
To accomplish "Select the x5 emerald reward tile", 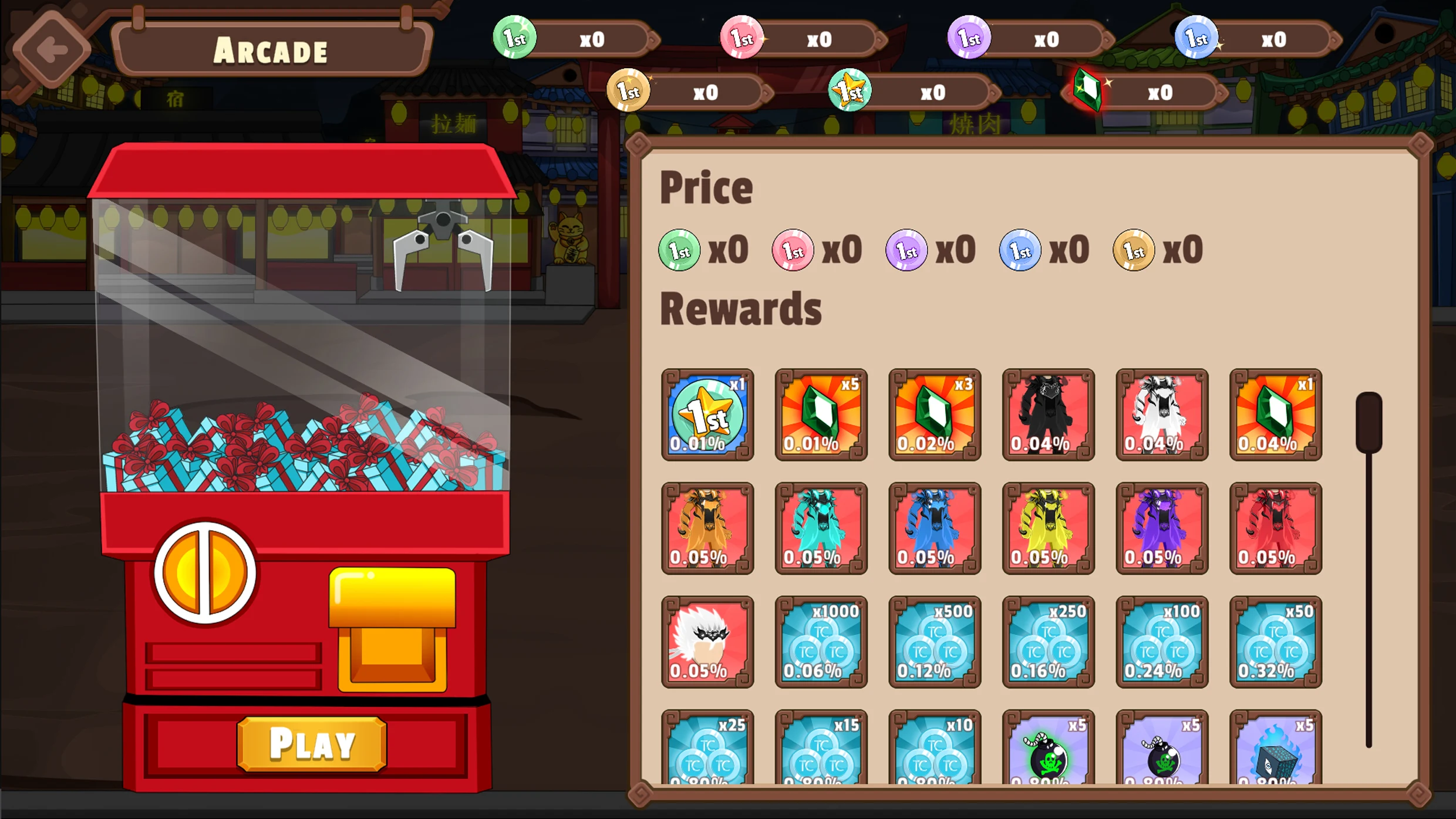I will point(821,415).
